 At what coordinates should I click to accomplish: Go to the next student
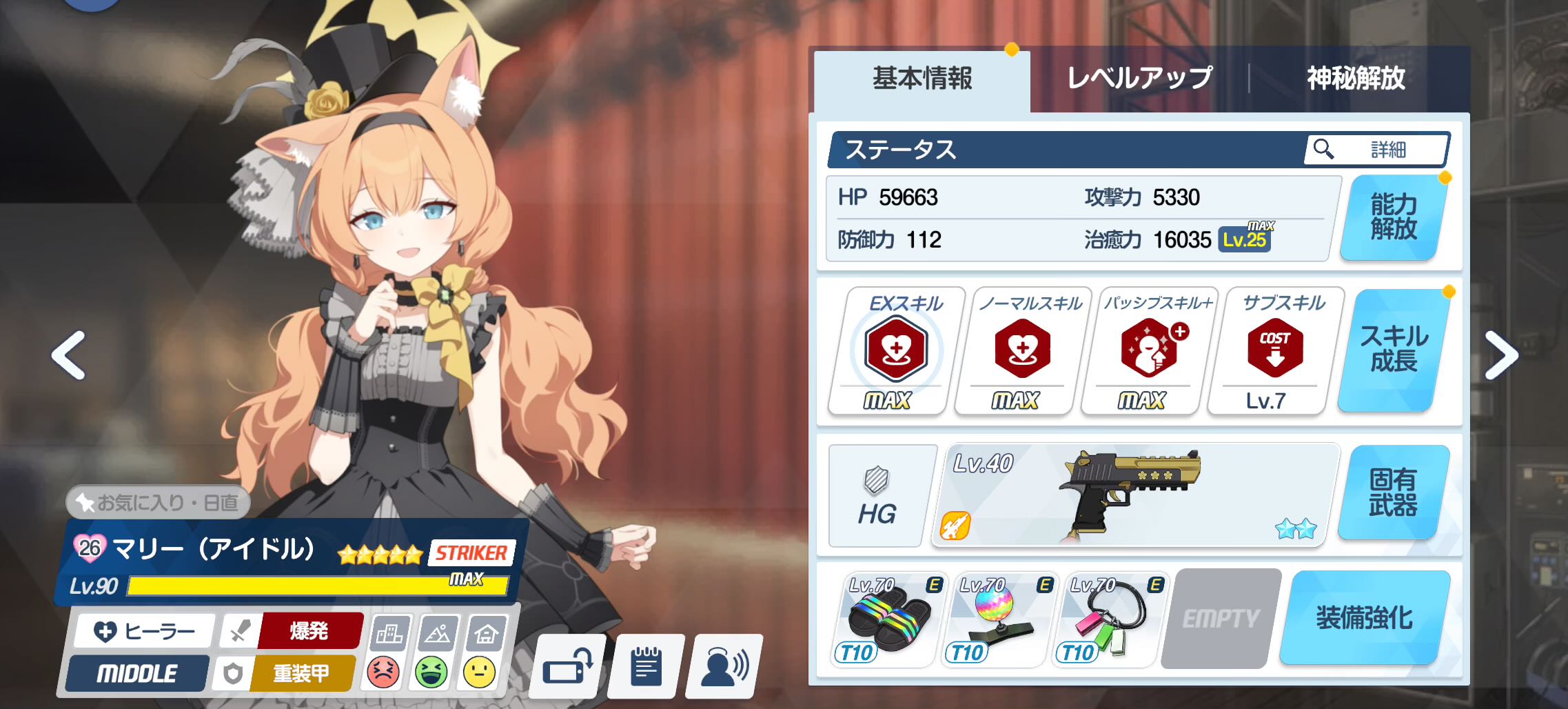point(1500,356)
